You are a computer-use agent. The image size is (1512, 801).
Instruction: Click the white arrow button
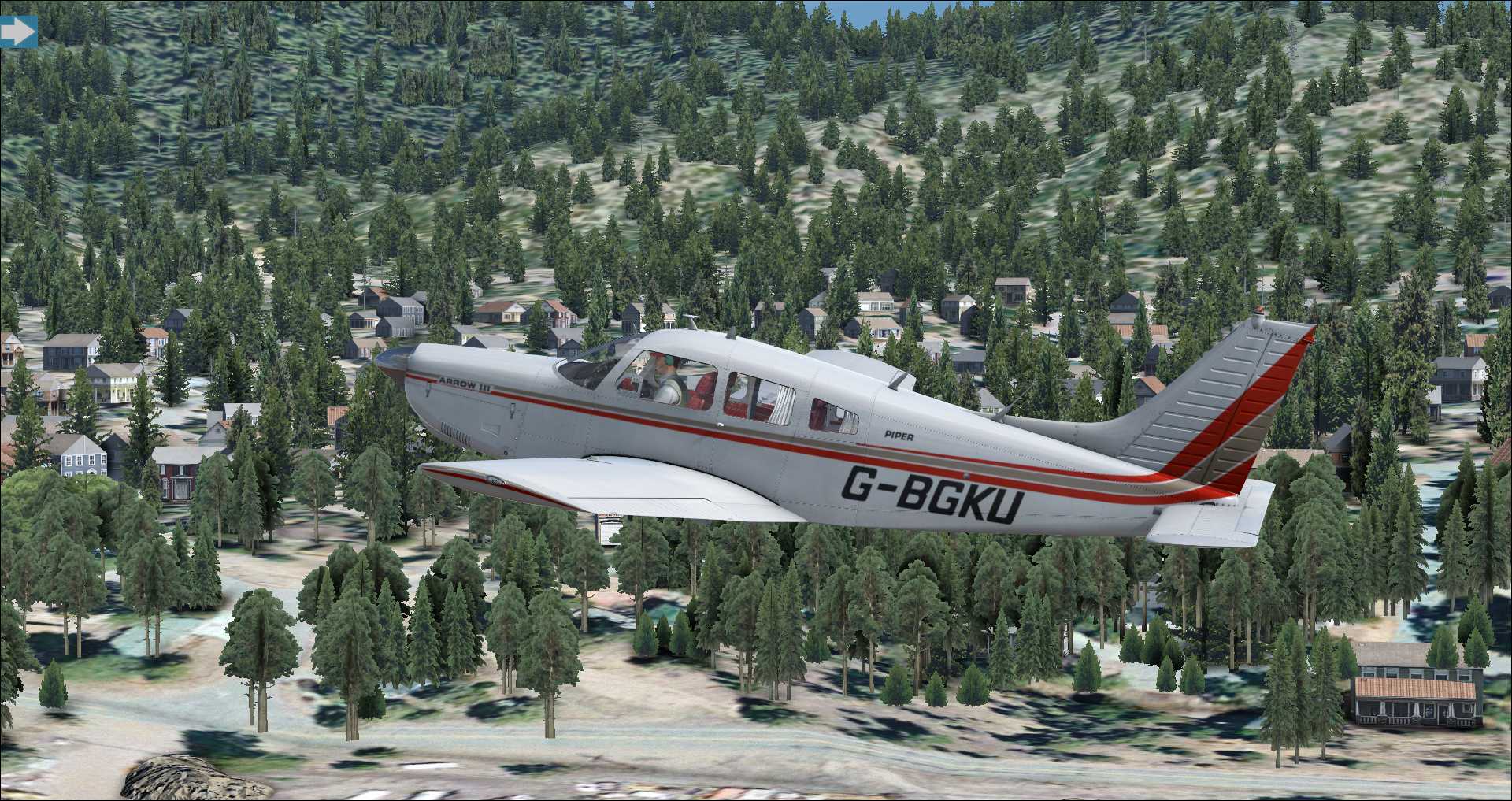17,32
